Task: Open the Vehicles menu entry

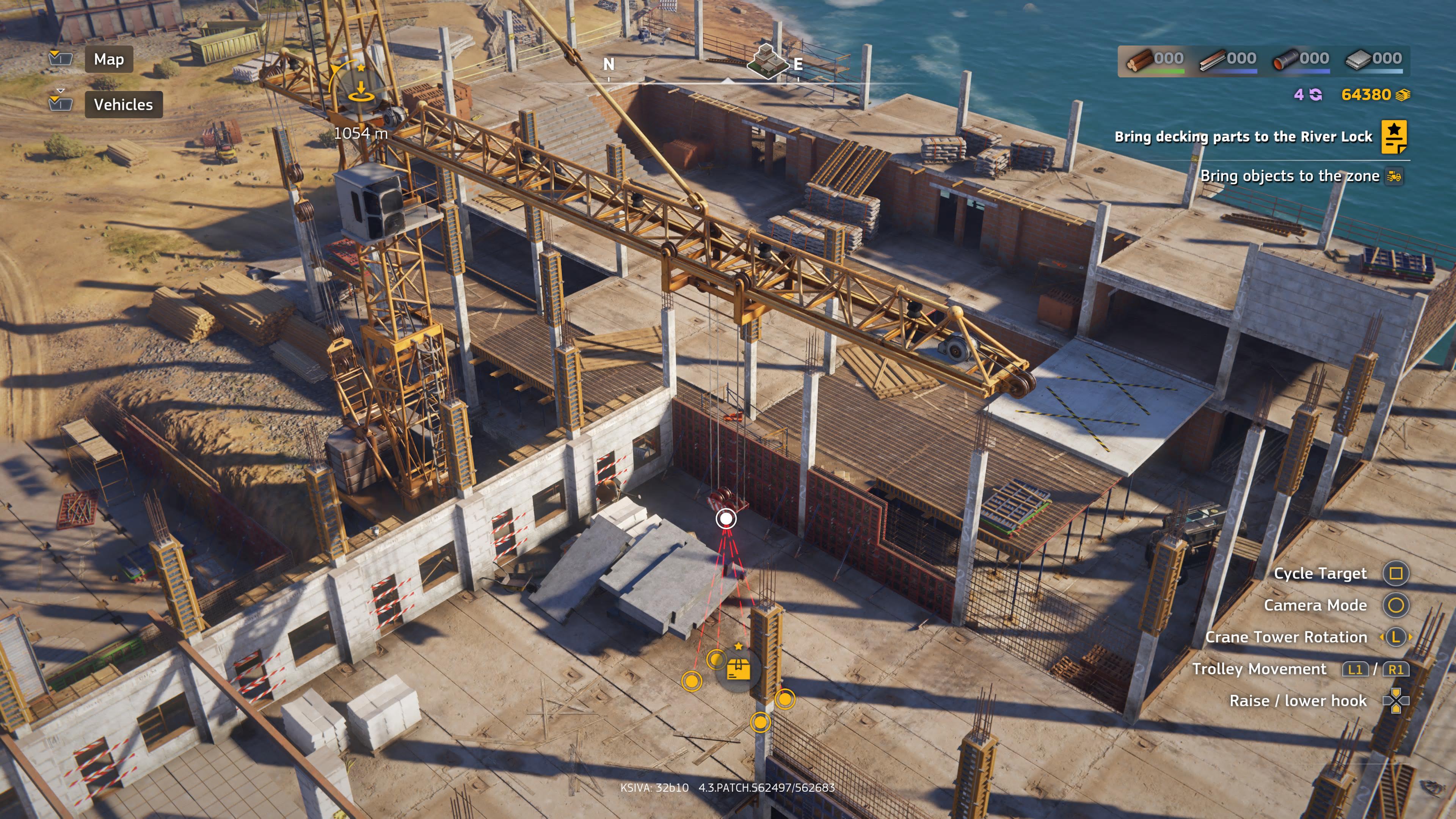Action: [x=122, y=105]
